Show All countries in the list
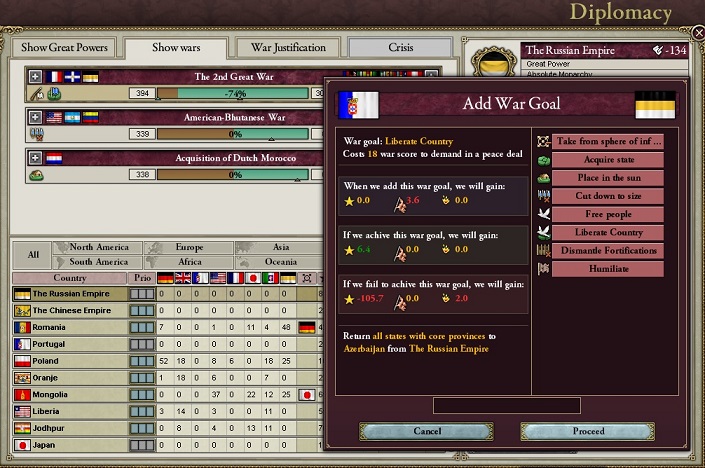 tap(33, 255)
